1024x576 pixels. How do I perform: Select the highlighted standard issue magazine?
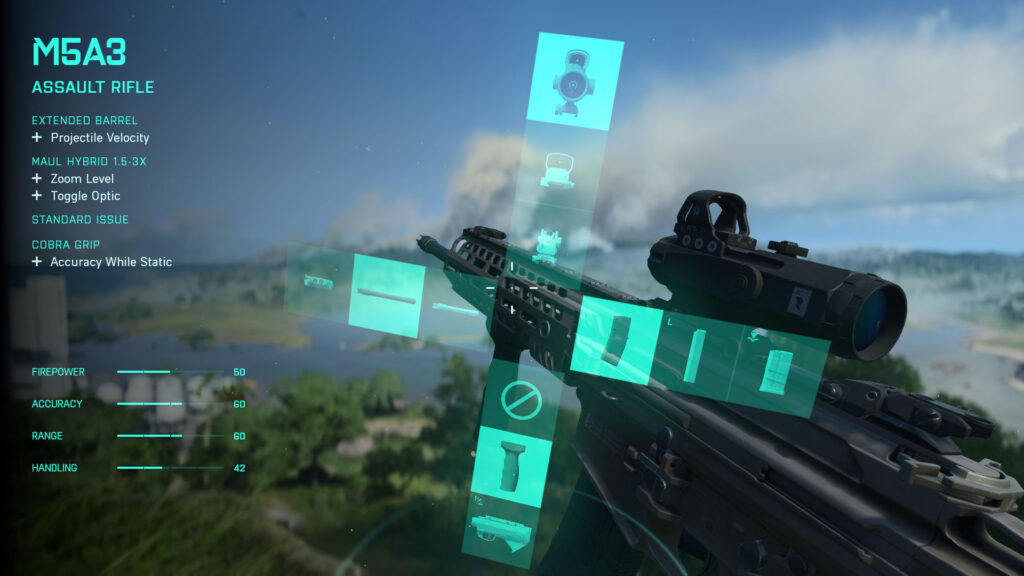[x=617, y=338]
